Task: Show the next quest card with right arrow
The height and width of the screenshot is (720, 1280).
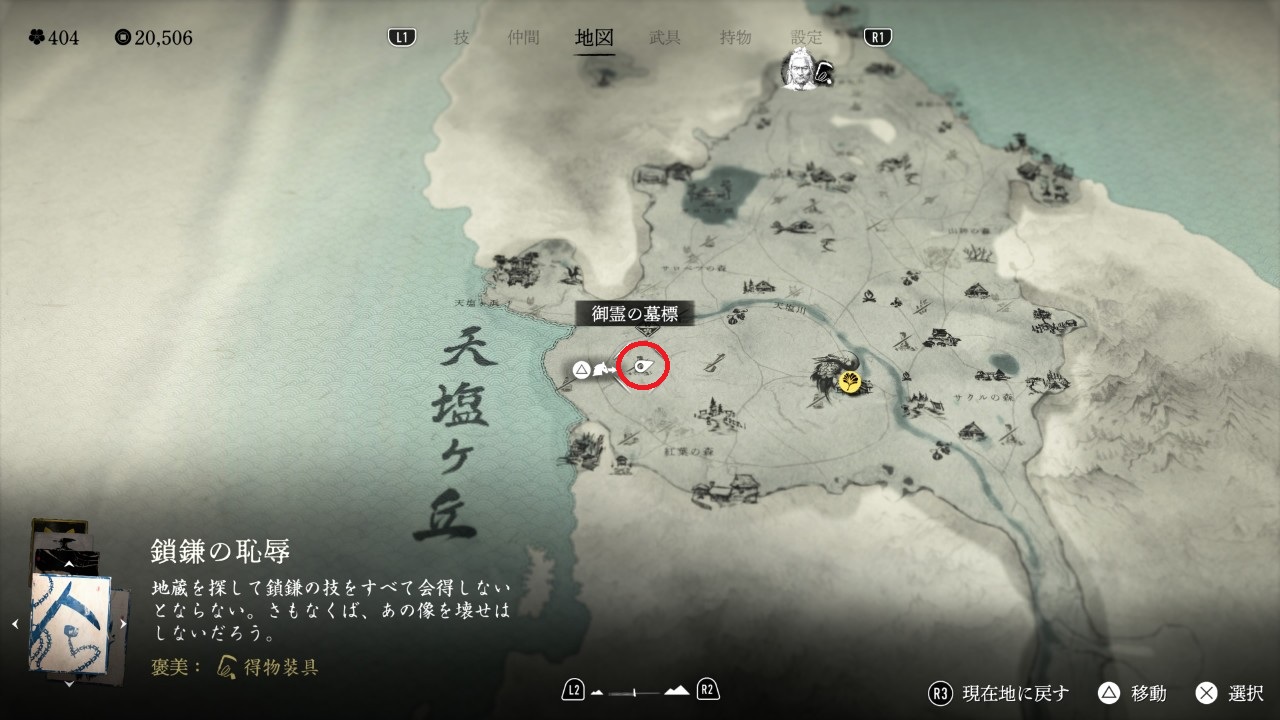Action: 123,624
